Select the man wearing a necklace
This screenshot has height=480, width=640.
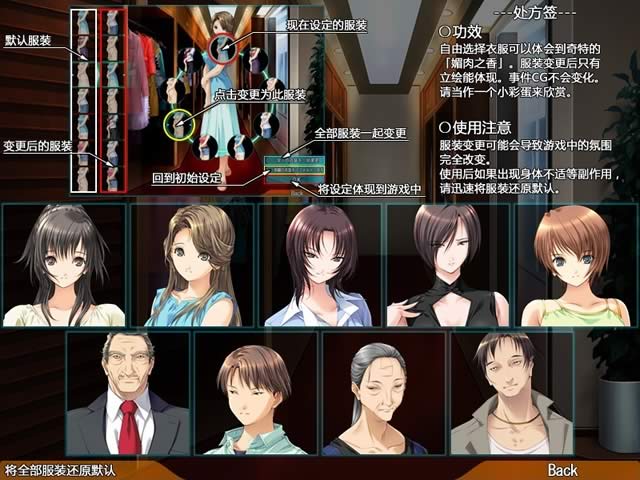(x=511, y=393)
